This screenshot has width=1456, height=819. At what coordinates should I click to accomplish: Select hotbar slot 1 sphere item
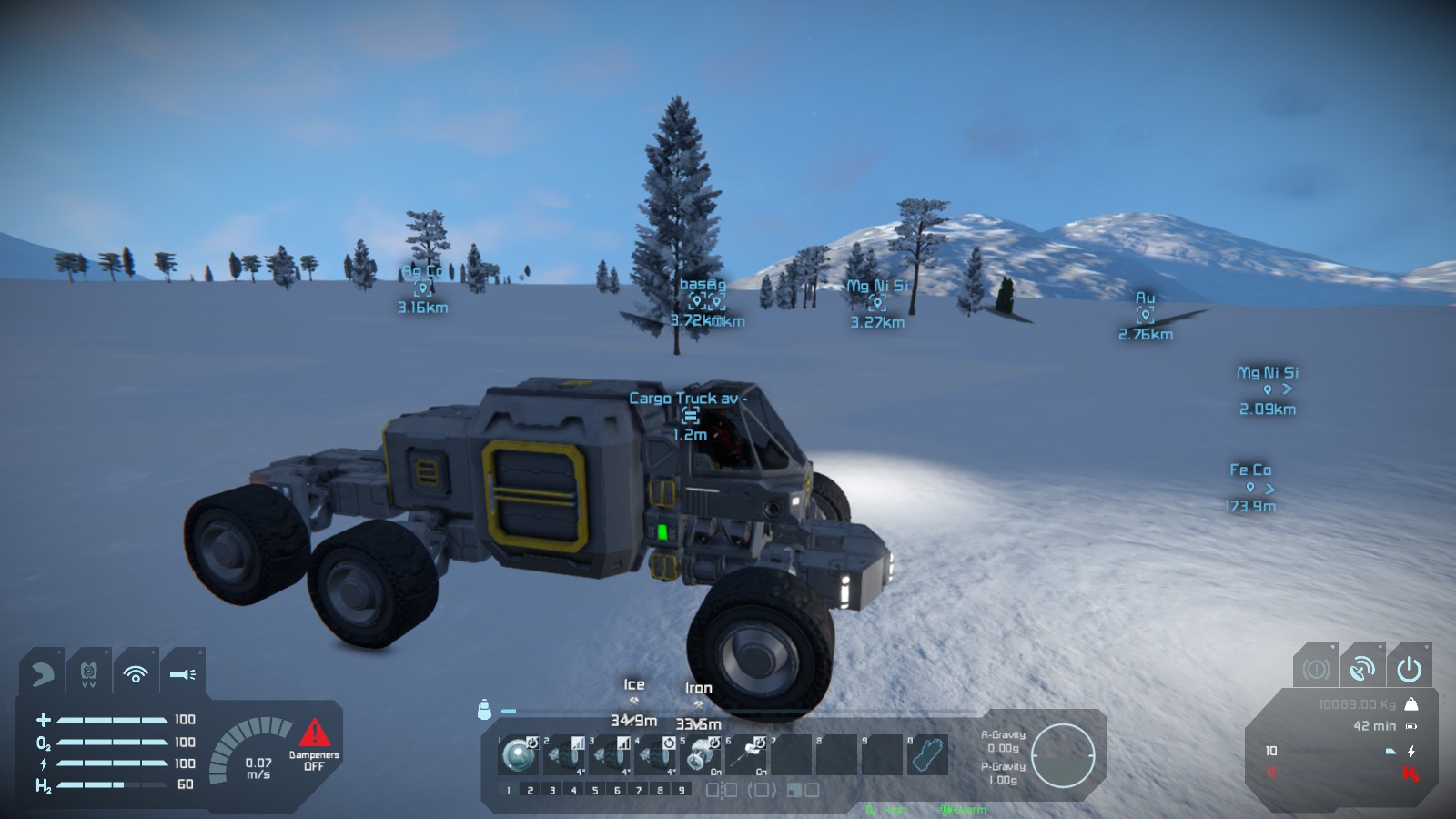point(520,755)
